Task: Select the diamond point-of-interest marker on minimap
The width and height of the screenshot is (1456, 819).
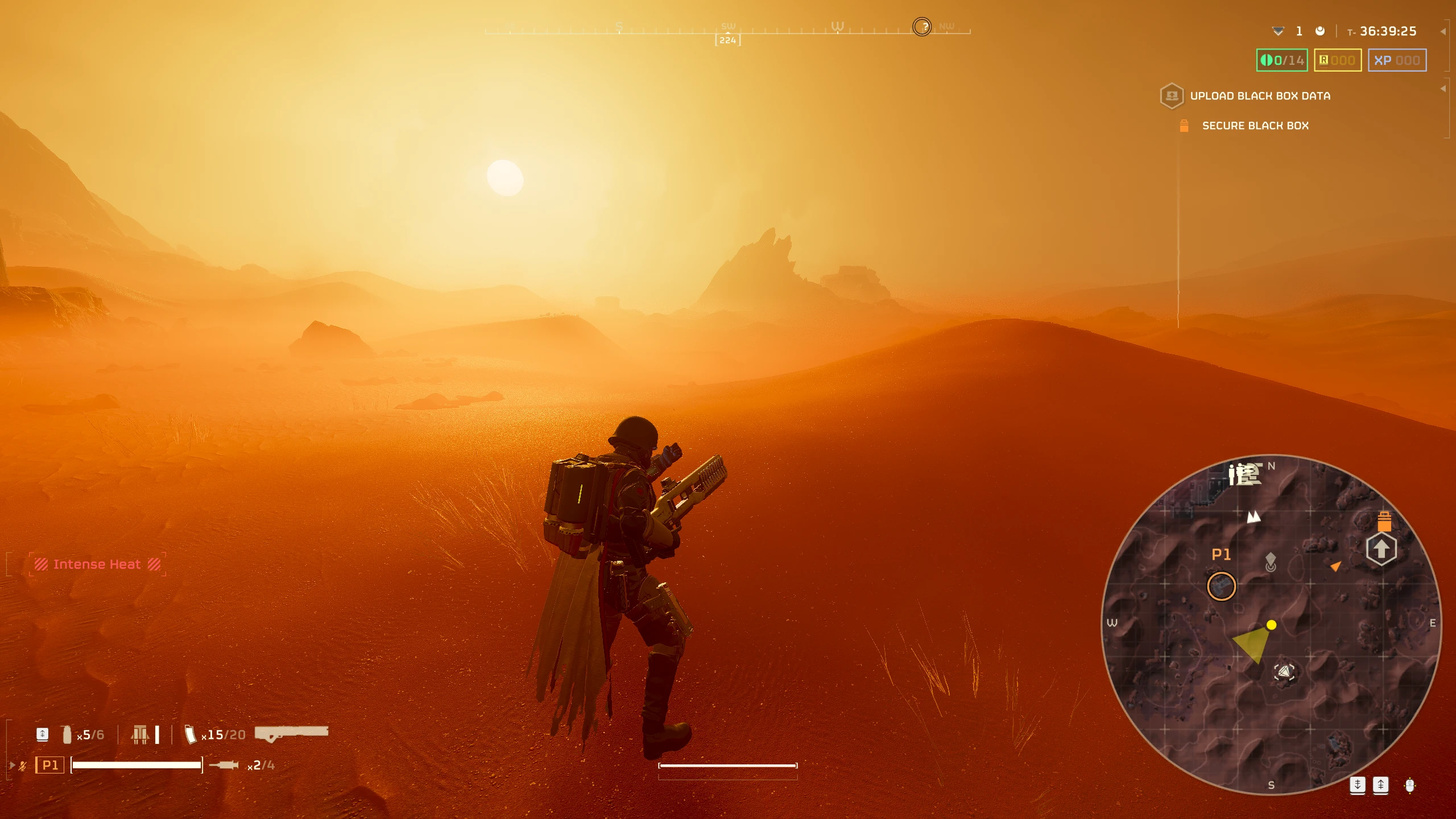Action: tap(1271, 561)
